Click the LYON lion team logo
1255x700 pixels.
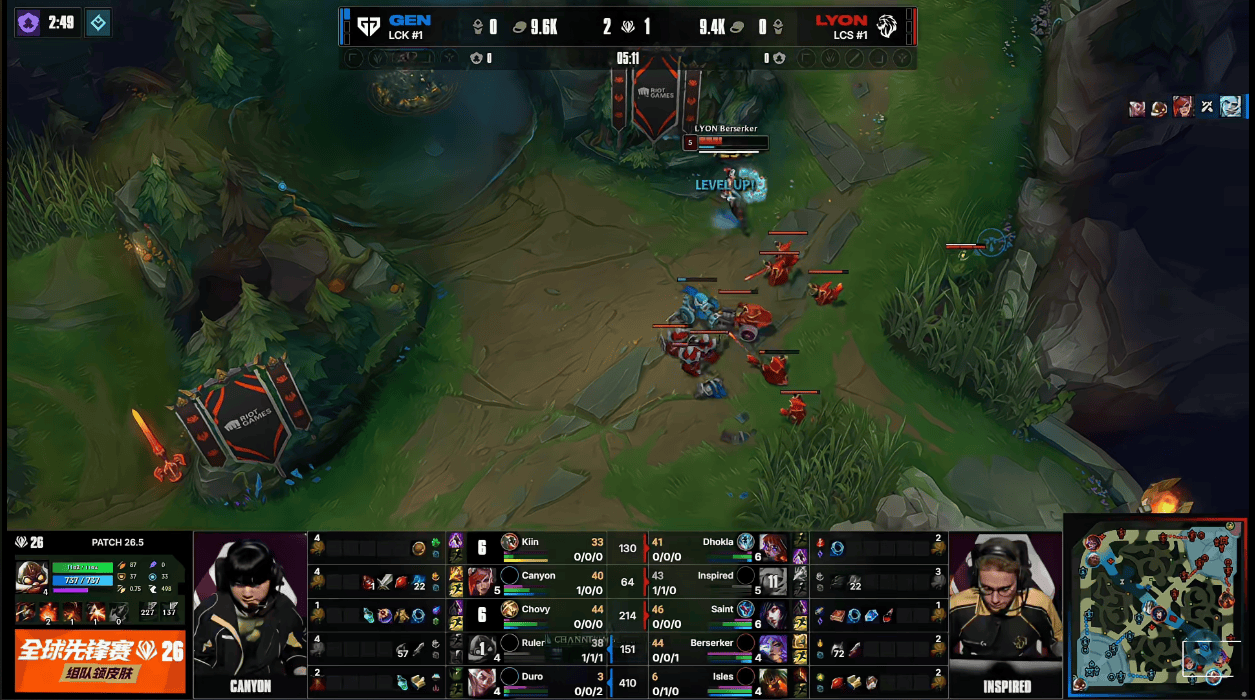(x=887, y=26)
